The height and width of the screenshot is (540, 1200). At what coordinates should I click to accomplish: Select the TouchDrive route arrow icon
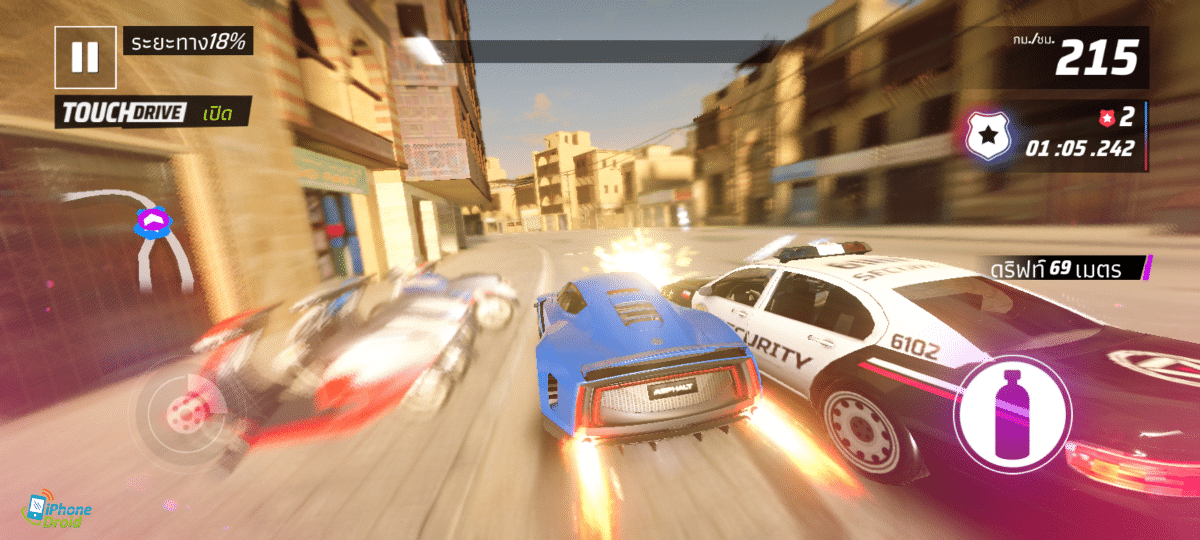pos(155,222)
